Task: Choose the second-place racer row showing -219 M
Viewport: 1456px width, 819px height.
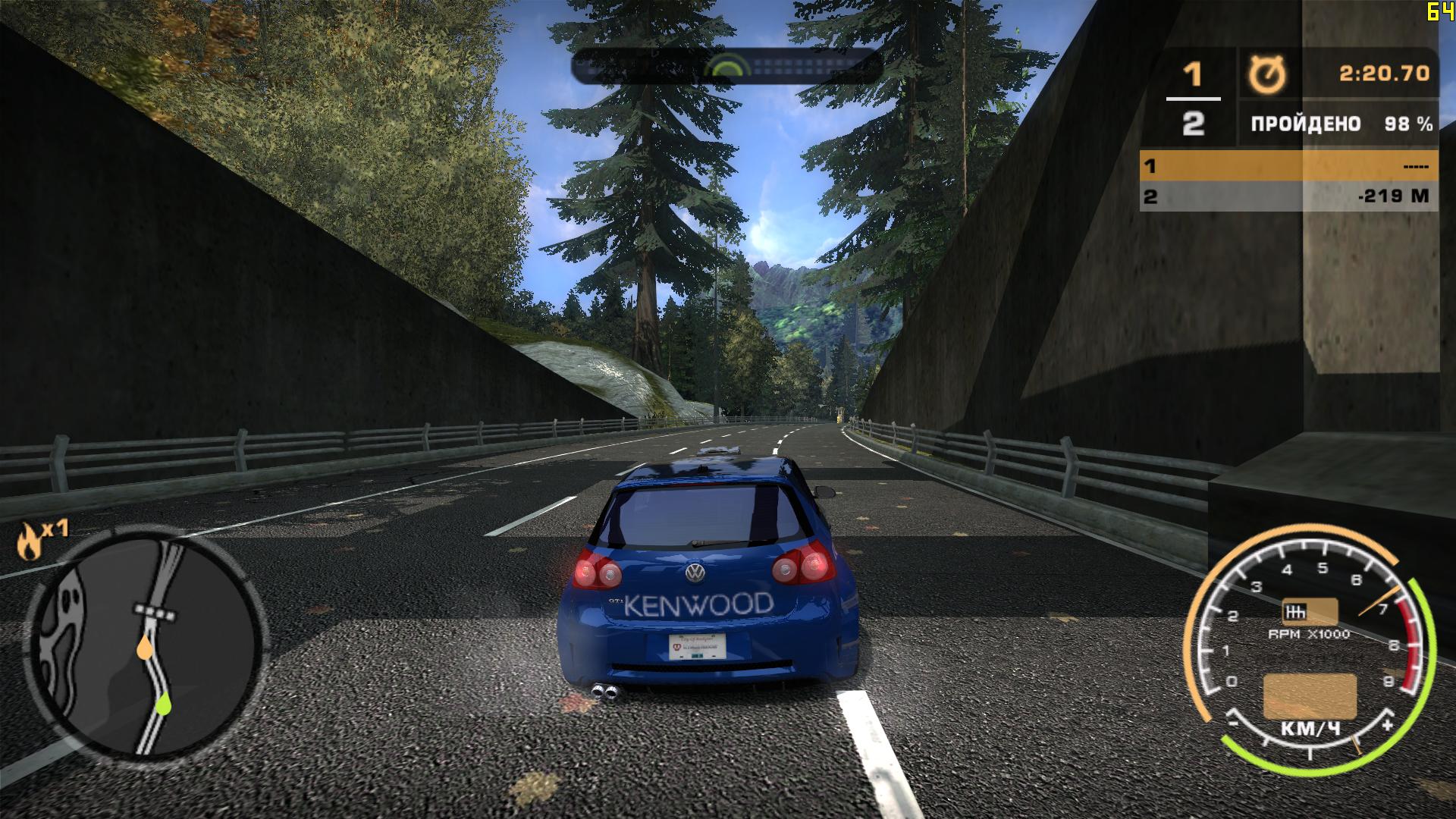Action: [1288, 196]
